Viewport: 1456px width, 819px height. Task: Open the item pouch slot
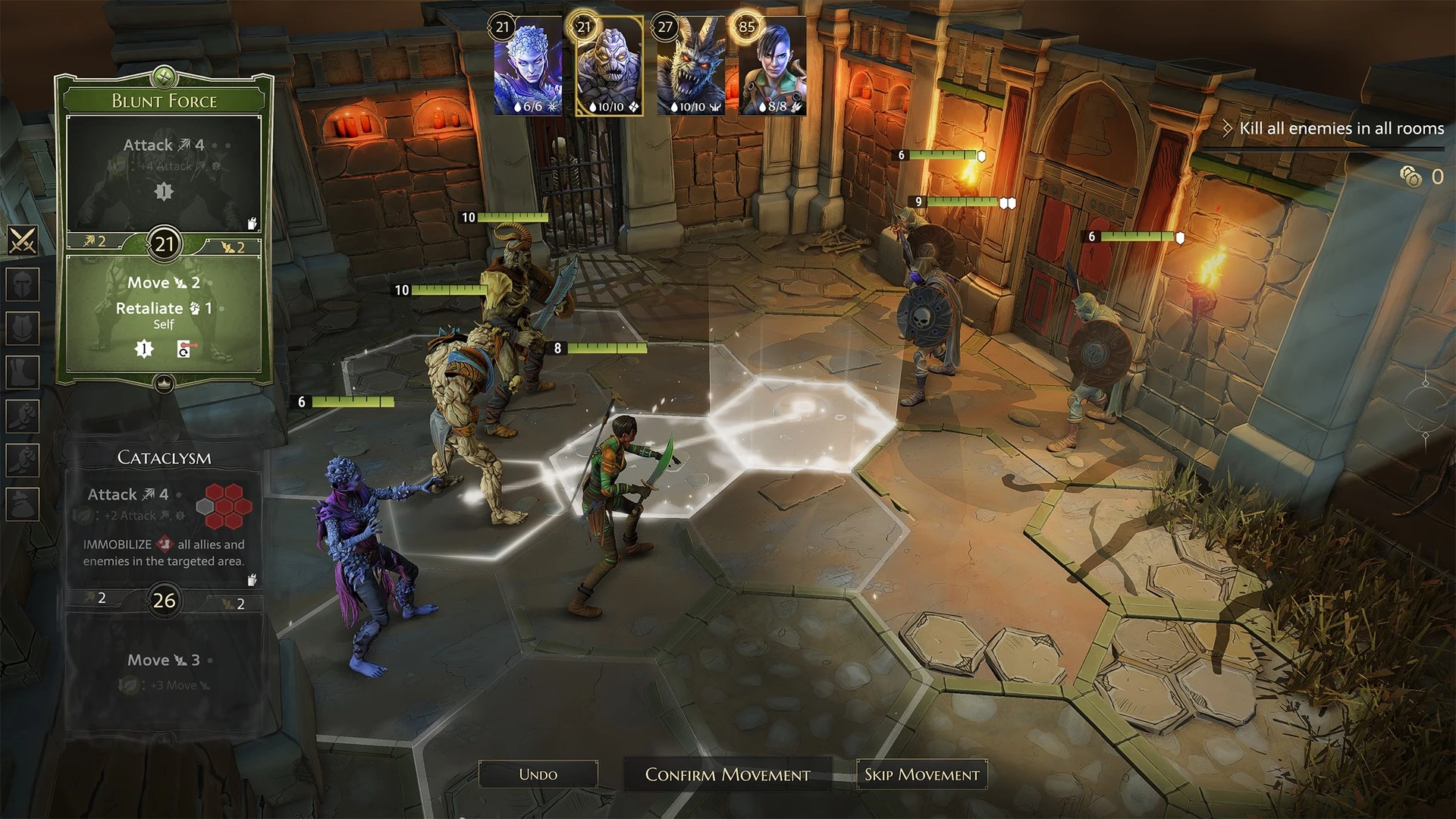(23, 504)
